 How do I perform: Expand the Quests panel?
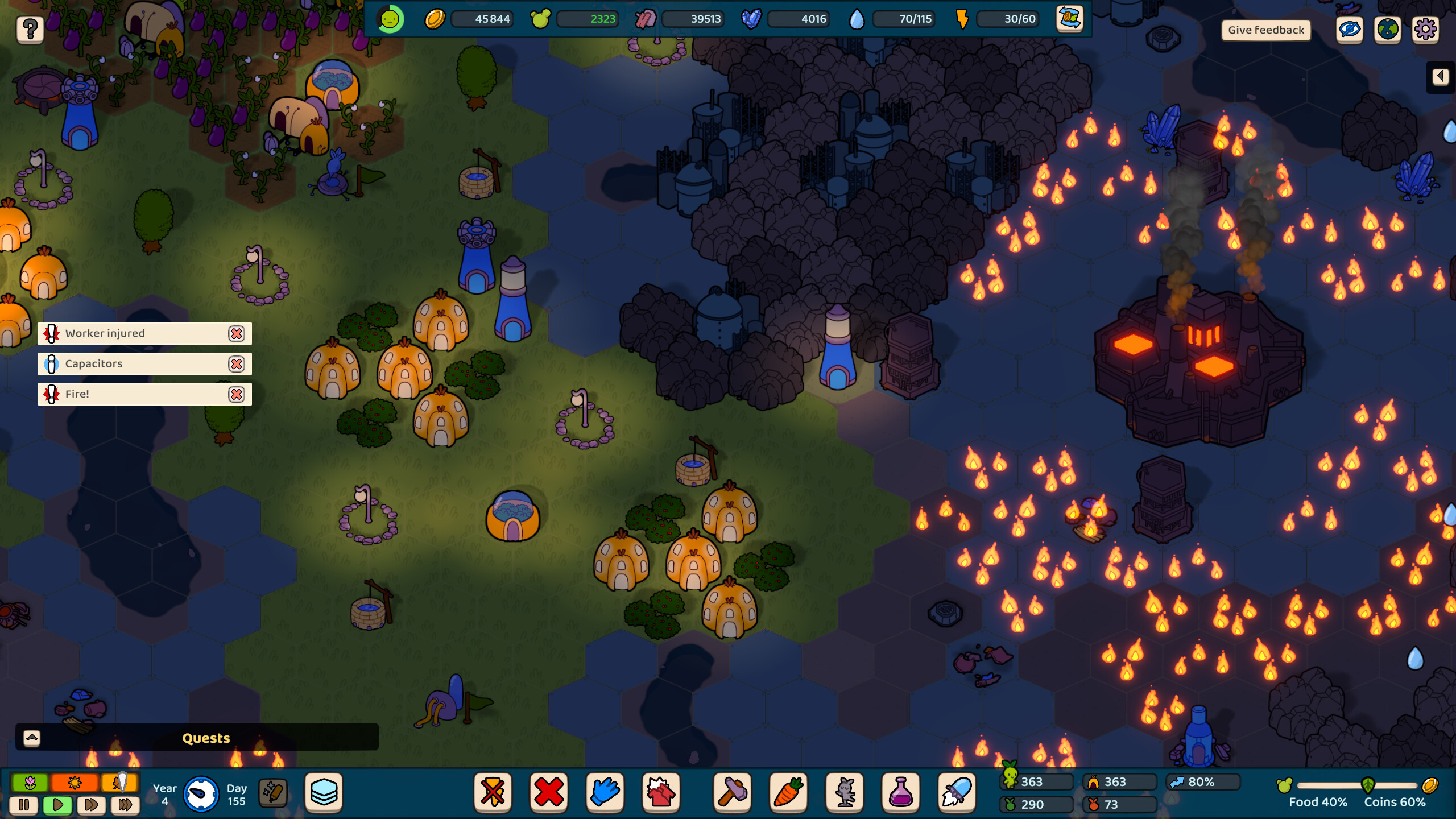click(32, 738)
